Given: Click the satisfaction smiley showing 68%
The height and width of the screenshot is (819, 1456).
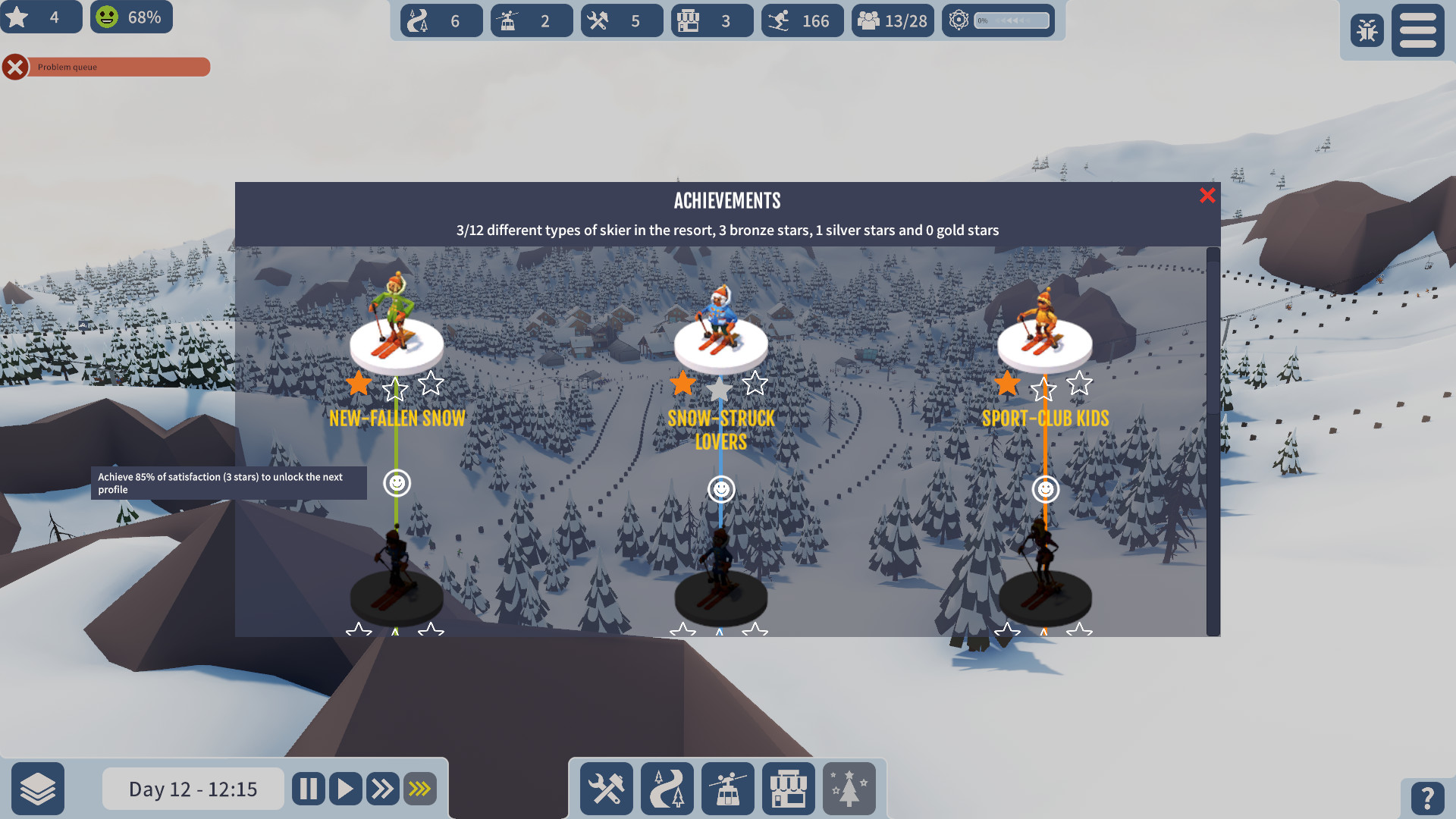Looking at the screenshot, I should [130, 17].
